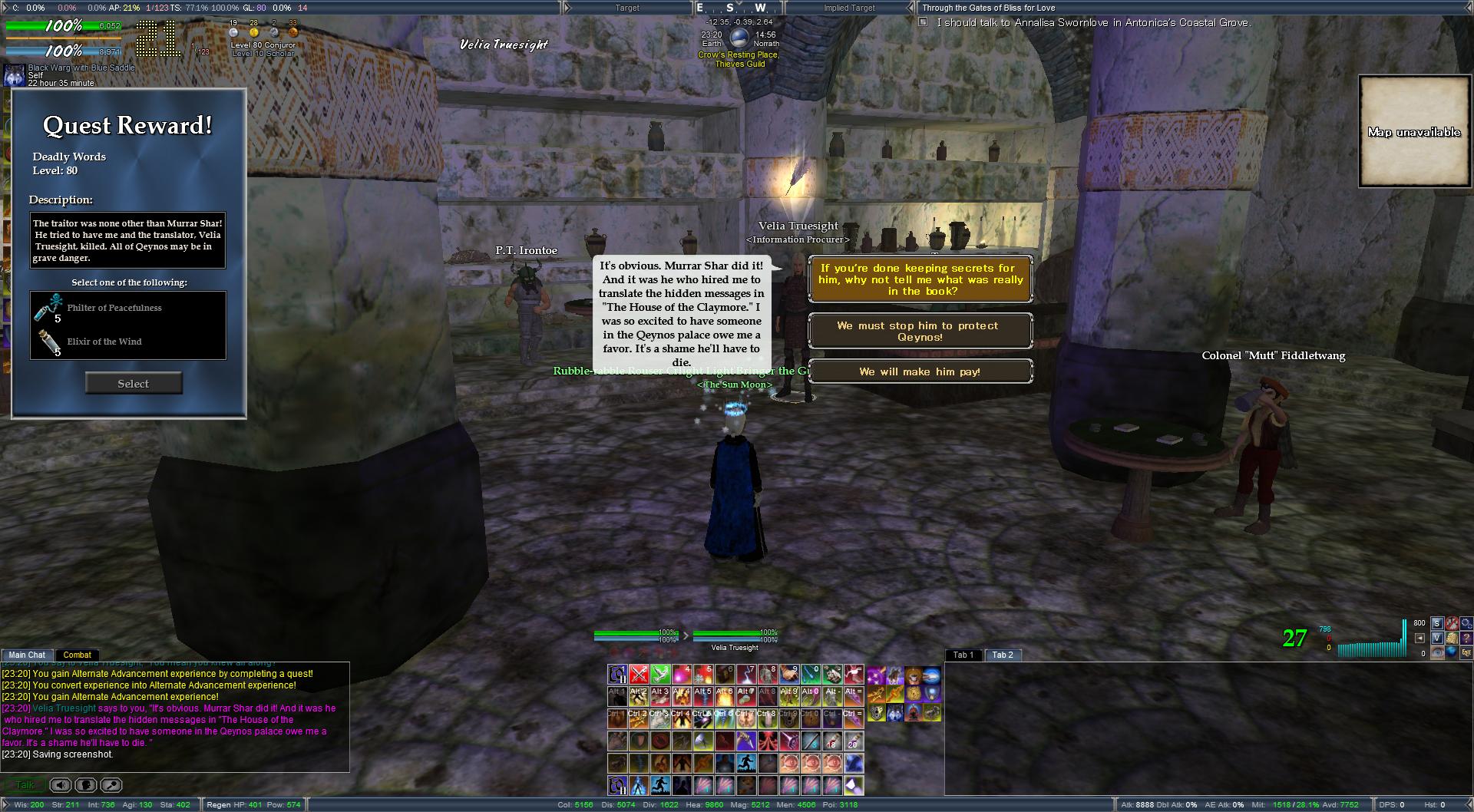Click the parchment map panel
The width and height of the screenshot is (1474, 812).
coord(1414,131)
